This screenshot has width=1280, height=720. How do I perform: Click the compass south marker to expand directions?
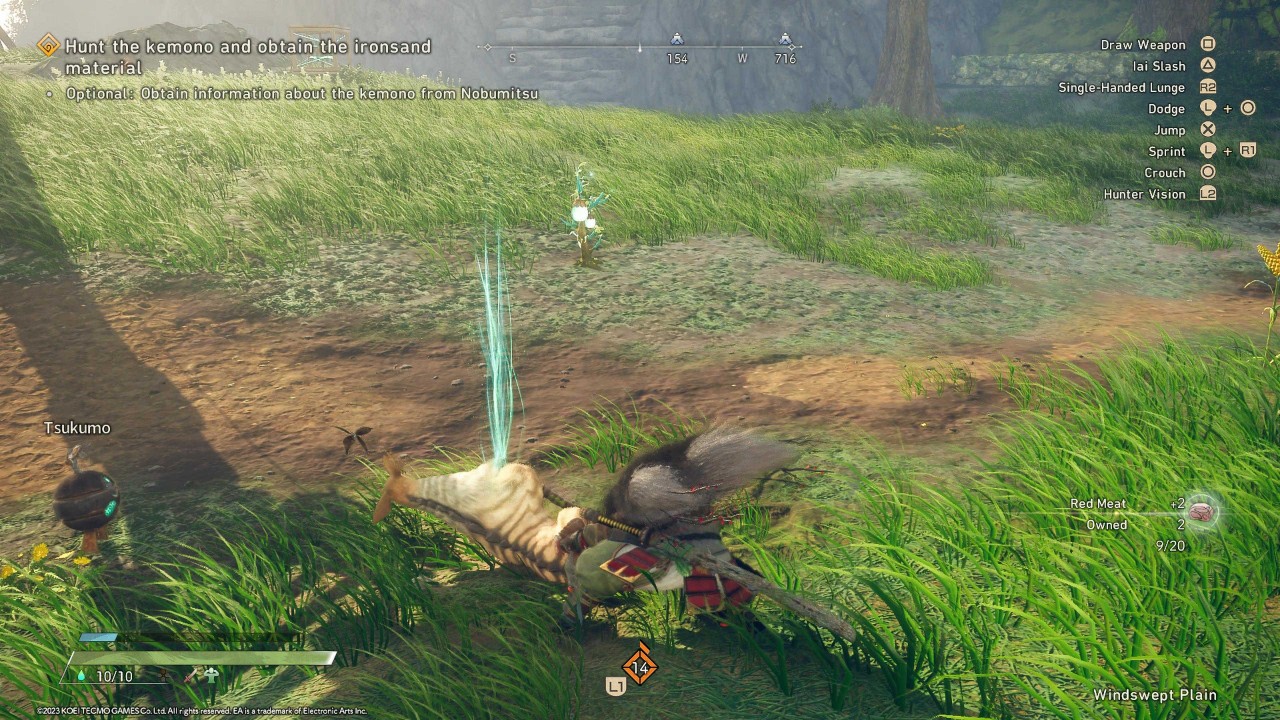[x=513, y=58]
